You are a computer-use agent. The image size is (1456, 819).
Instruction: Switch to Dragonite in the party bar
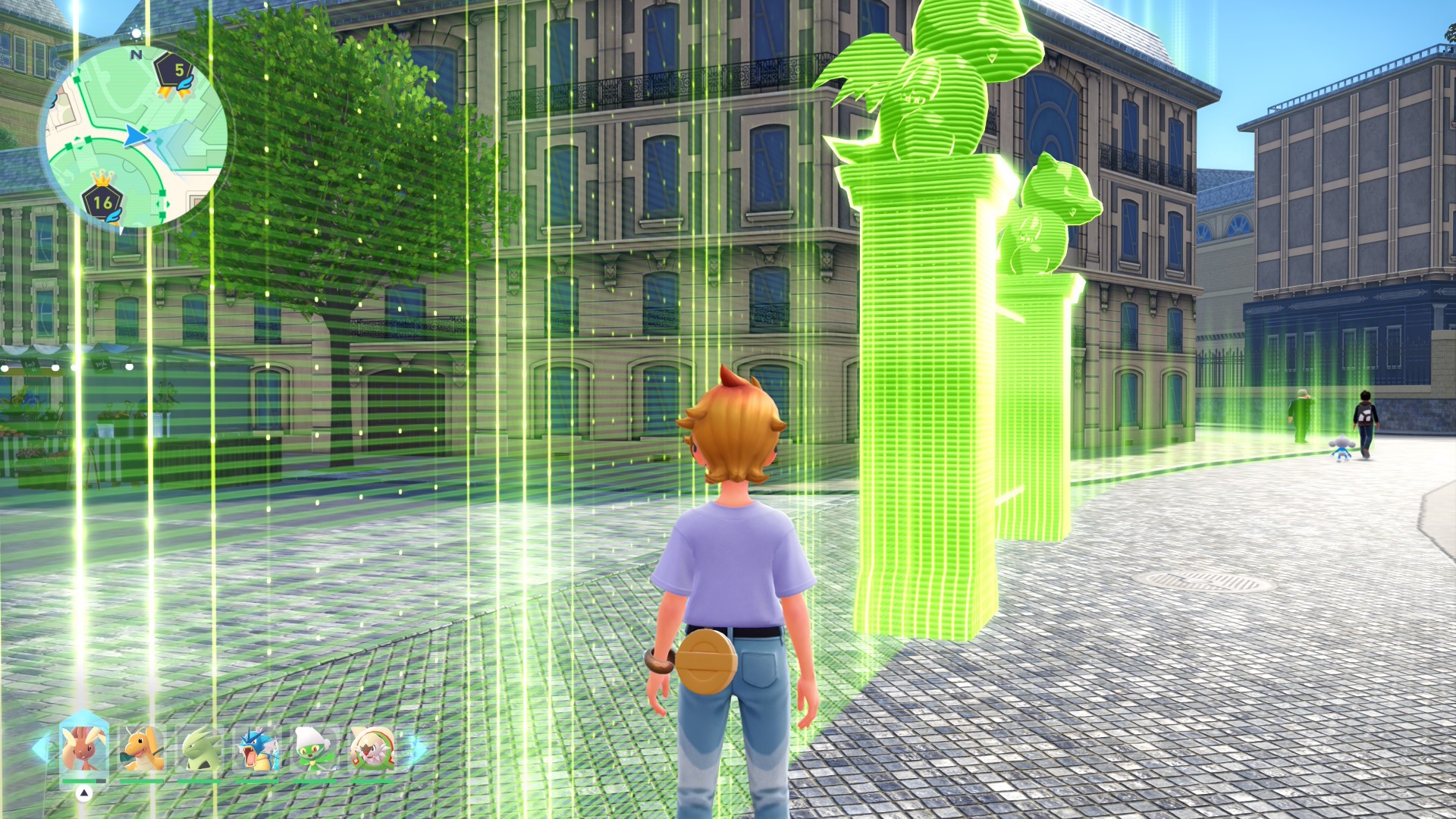[142, 748]
